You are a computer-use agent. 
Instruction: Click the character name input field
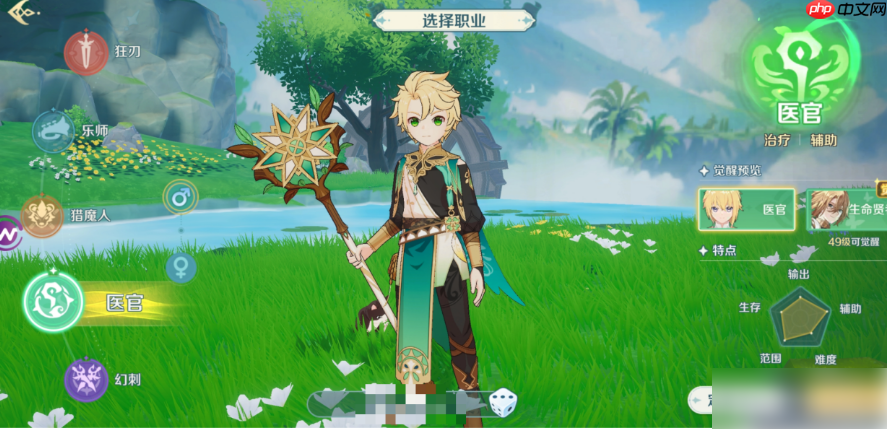(x=400, y=403)
